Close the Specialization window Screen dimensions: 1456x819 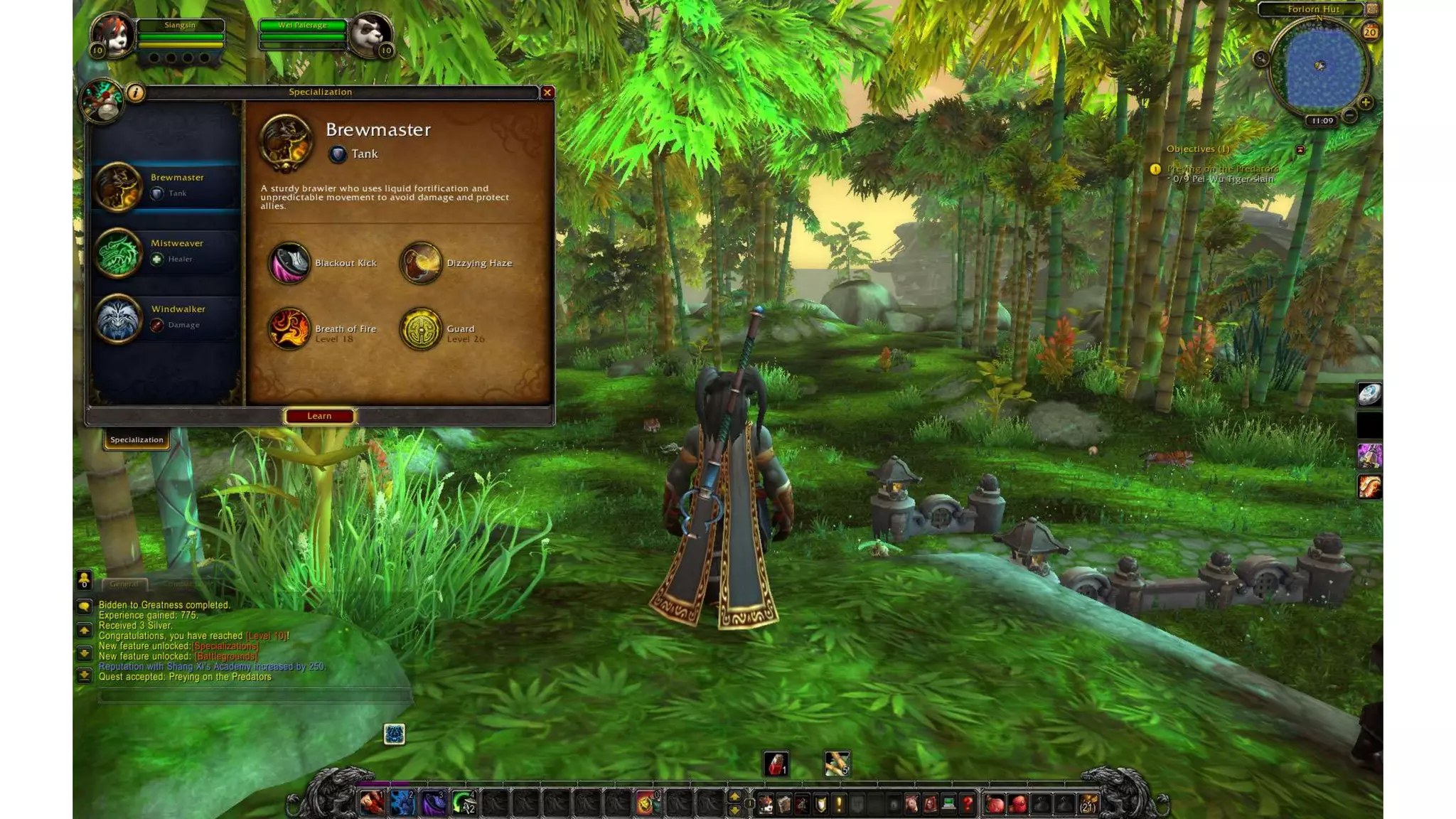(x=547, y=92)
